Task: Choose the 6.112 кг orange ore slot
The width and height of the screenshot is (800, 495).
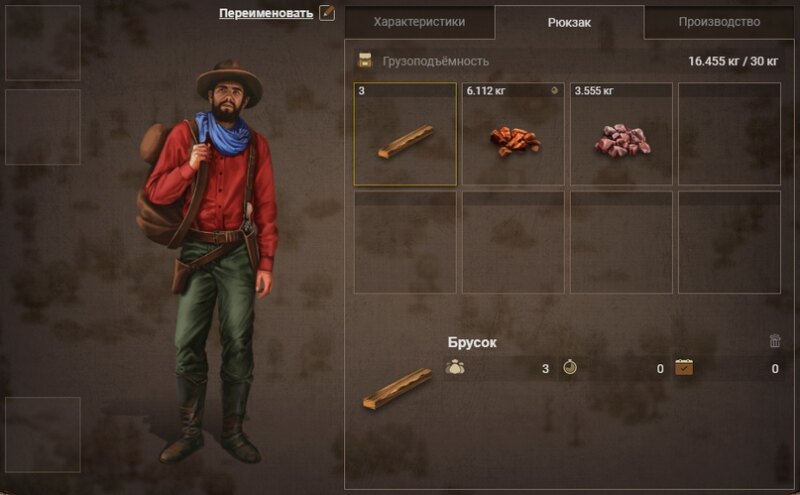Action: [514, 134]
